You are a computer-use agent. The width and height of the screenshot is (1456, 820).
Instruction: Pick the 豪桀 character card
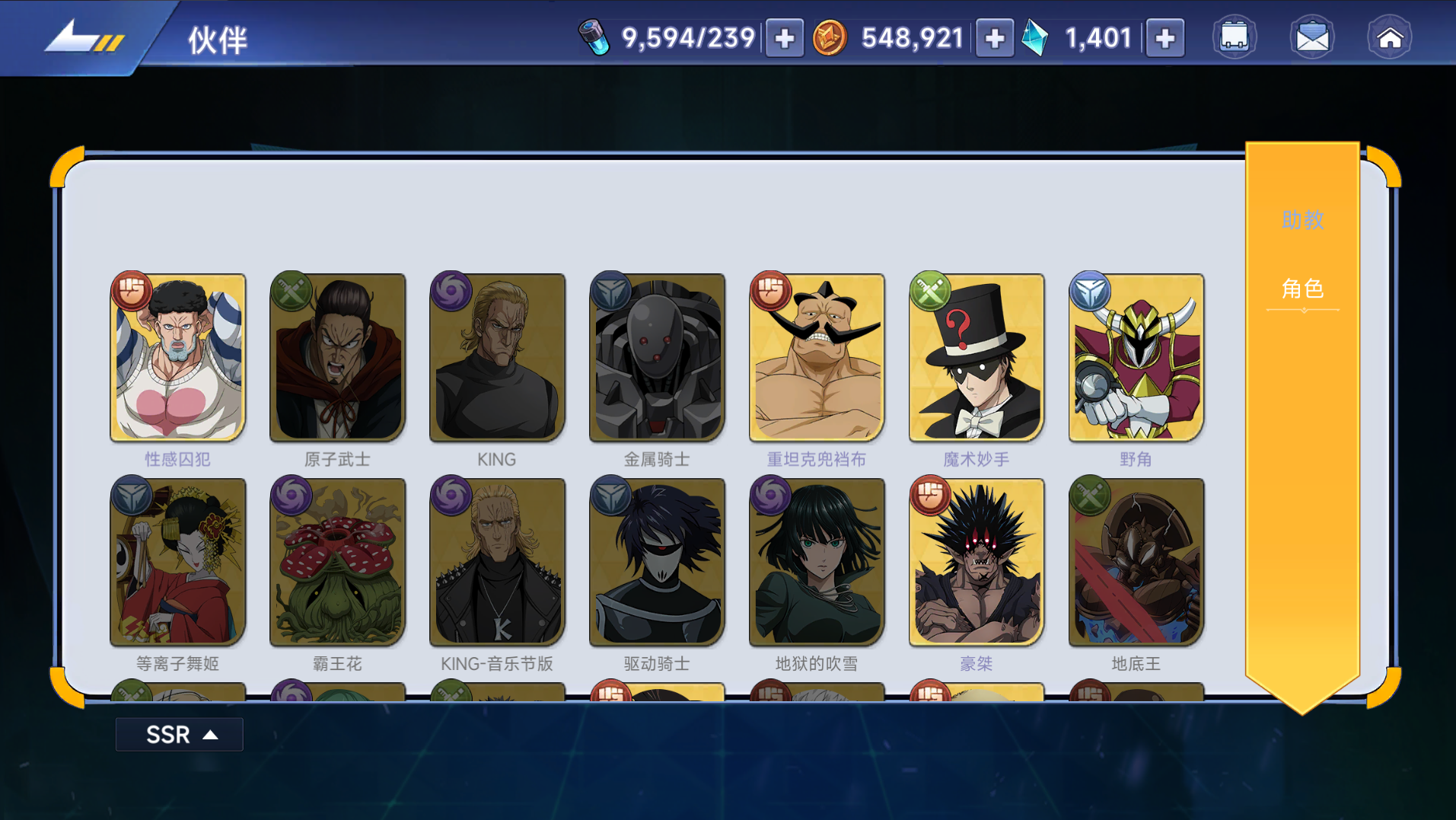[977, 563]
